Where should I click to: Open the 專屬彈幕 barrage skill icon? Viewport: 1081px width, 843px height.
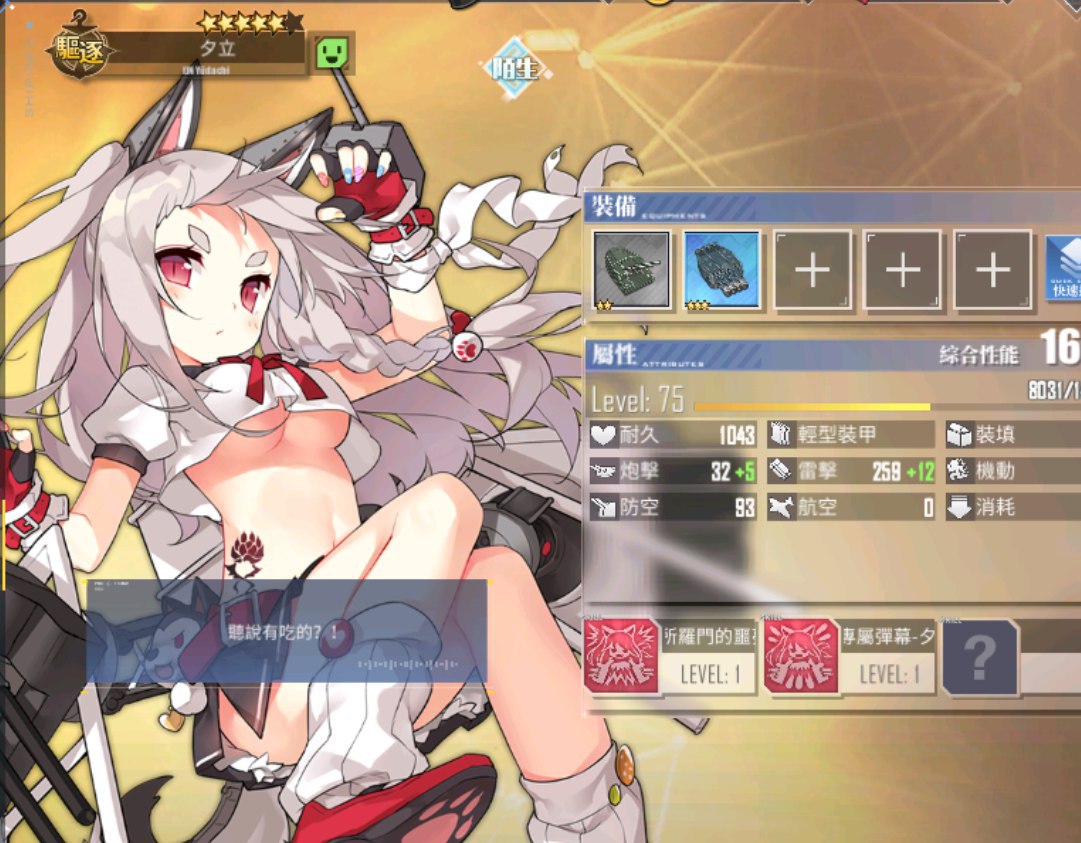click(x=802, y=656)
